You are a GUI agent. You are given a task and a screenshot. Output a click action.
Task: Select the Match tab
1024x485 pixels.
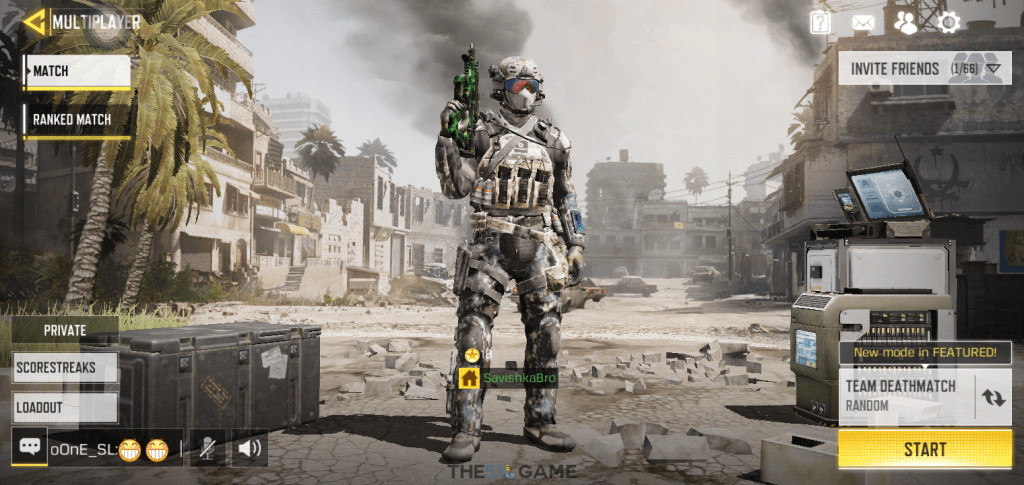click(77, 71)
